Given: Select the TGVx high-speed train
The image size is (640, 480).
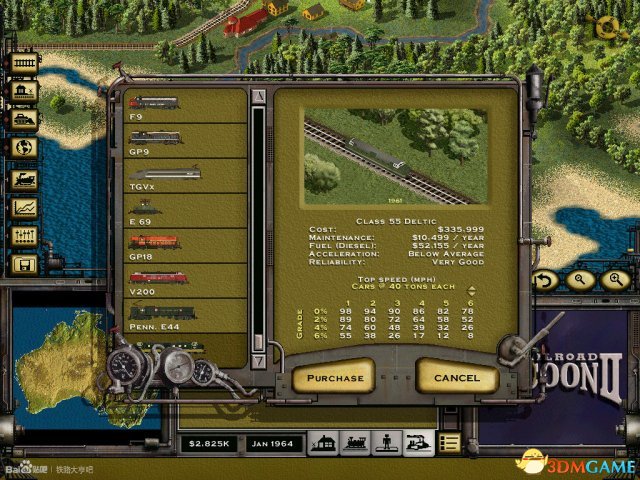Looking at the screenshot, I should point(186,176).
